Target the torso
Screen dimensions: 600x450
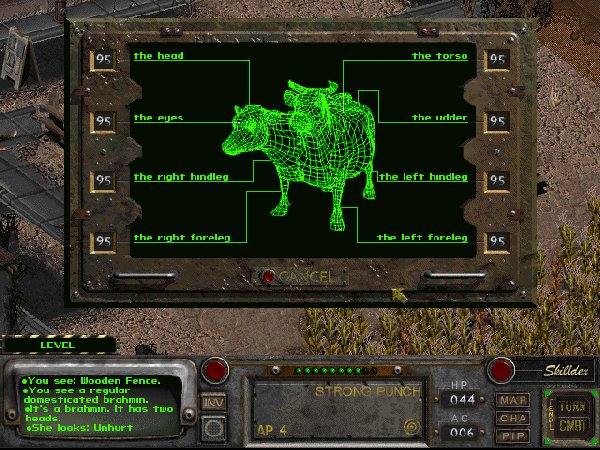click(439, 57)
